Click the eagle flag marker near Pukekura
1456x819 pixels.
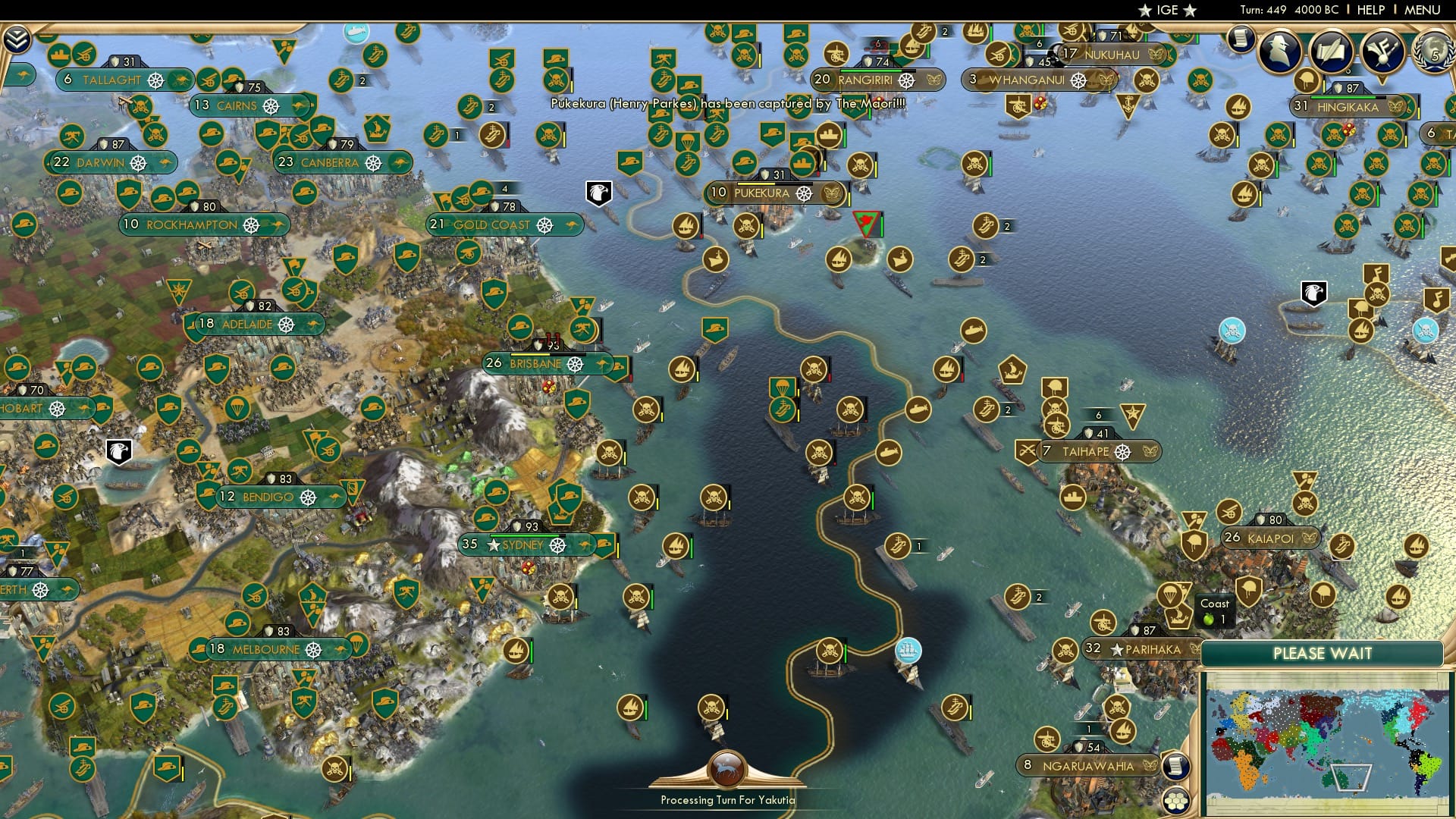[x=598, y=192]
